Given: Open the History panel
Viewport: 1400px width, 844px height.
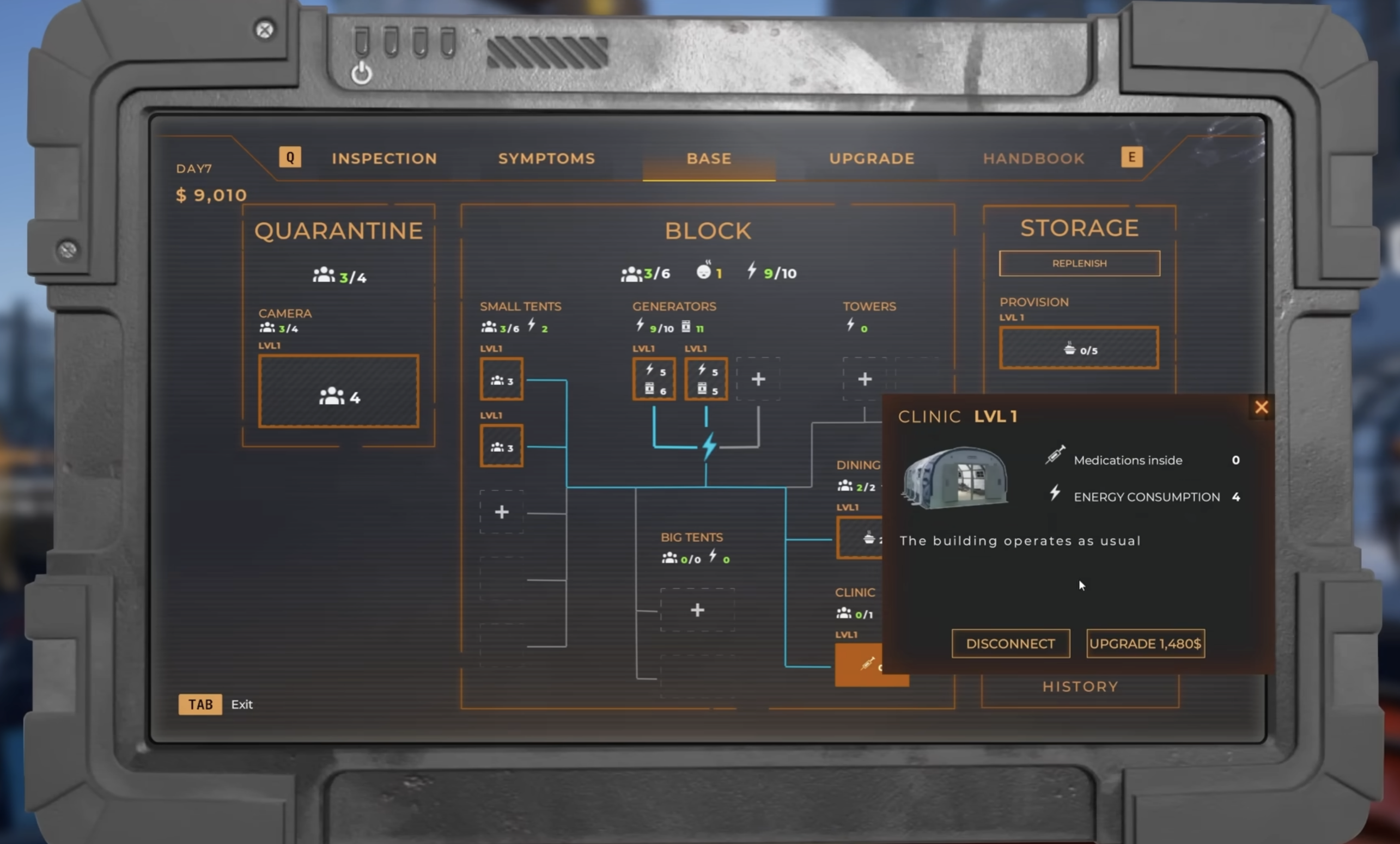Looking at the screenshot, I should 1080,687.
